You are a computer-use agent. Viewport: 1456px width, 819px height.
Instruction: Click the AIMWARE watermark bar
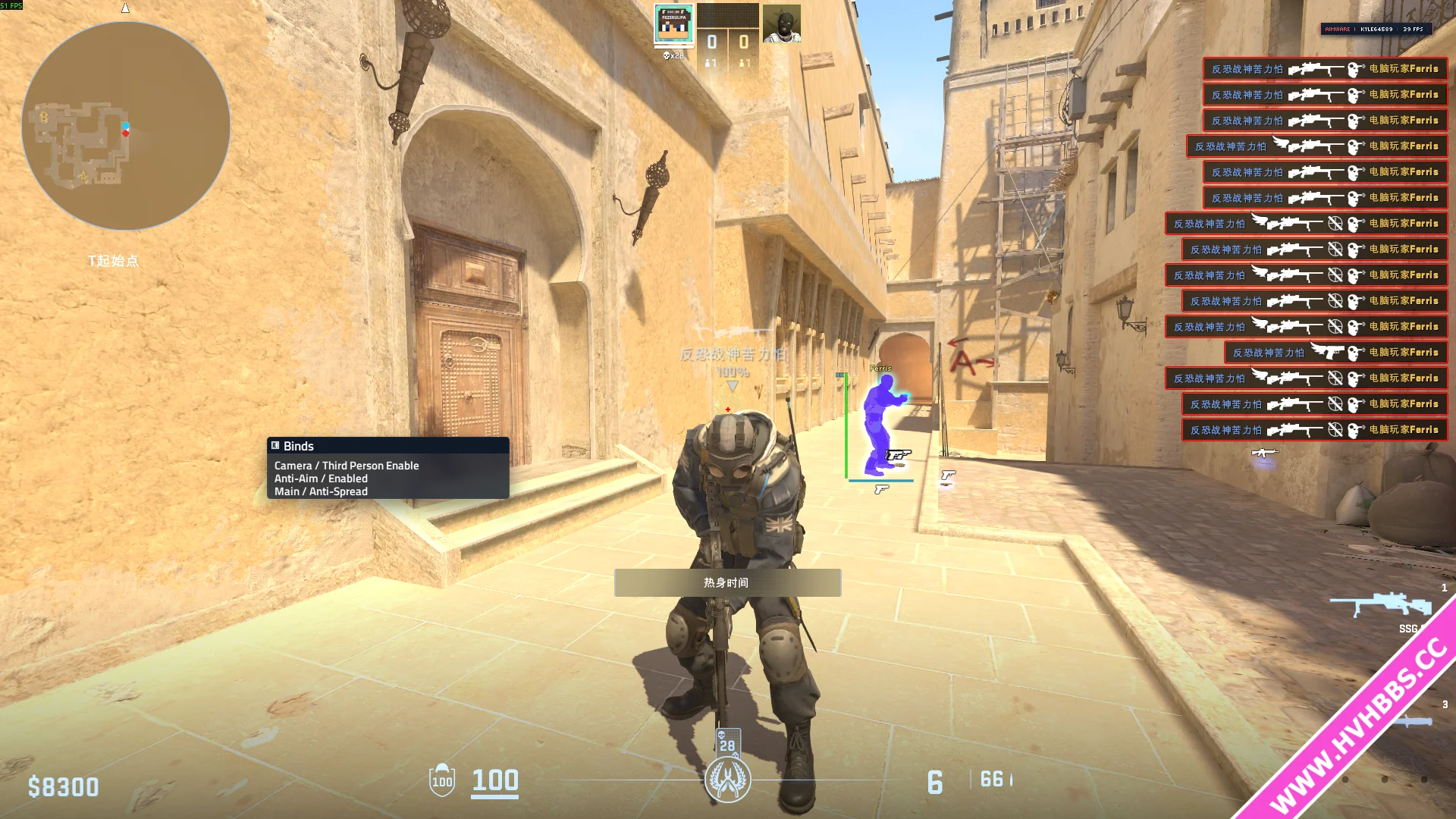point(1376,29)
